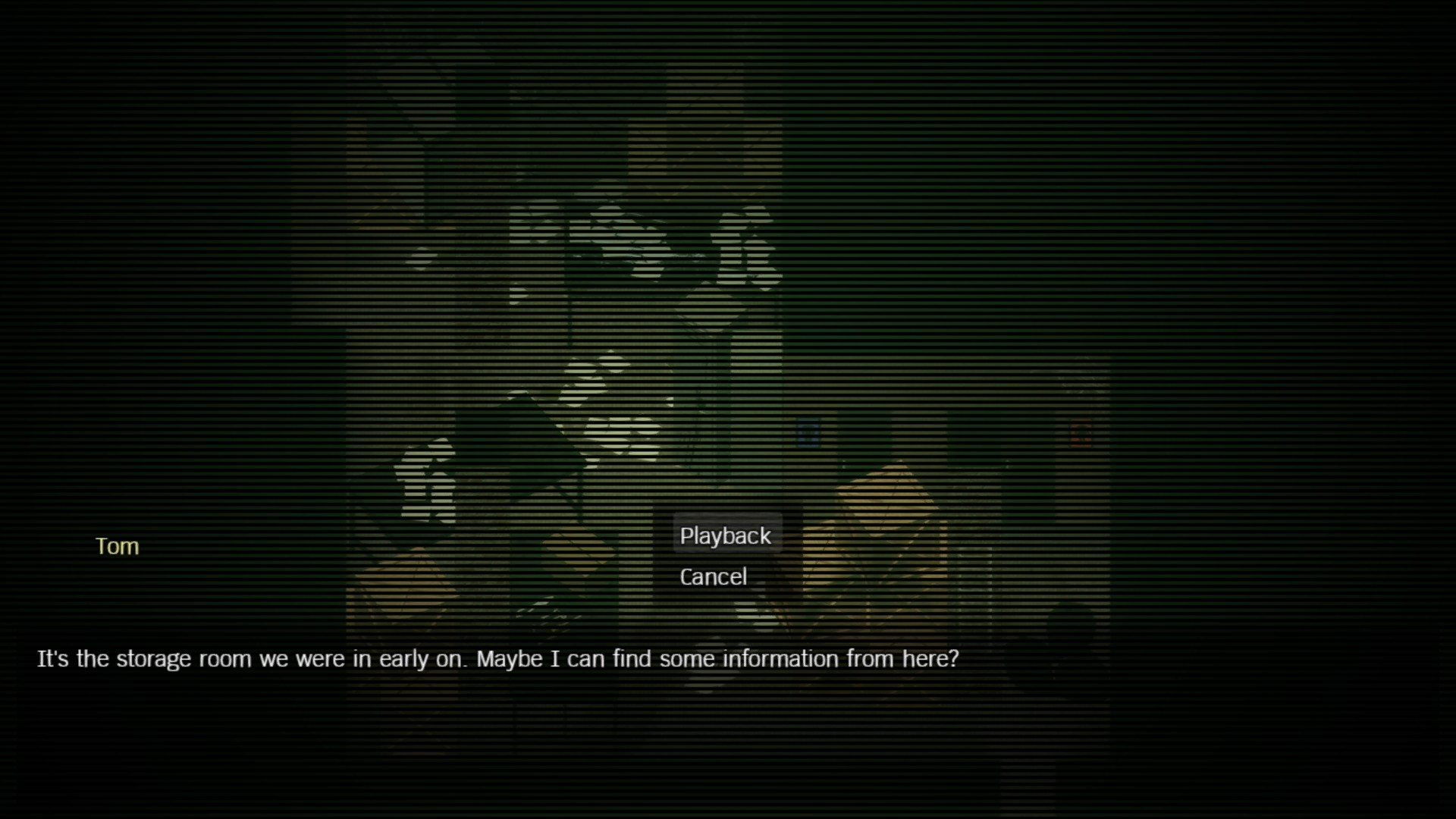Click Tom's speaker name label
Image resolution: width=1456 pixels, height=819 pixels.
coord(117,546)
